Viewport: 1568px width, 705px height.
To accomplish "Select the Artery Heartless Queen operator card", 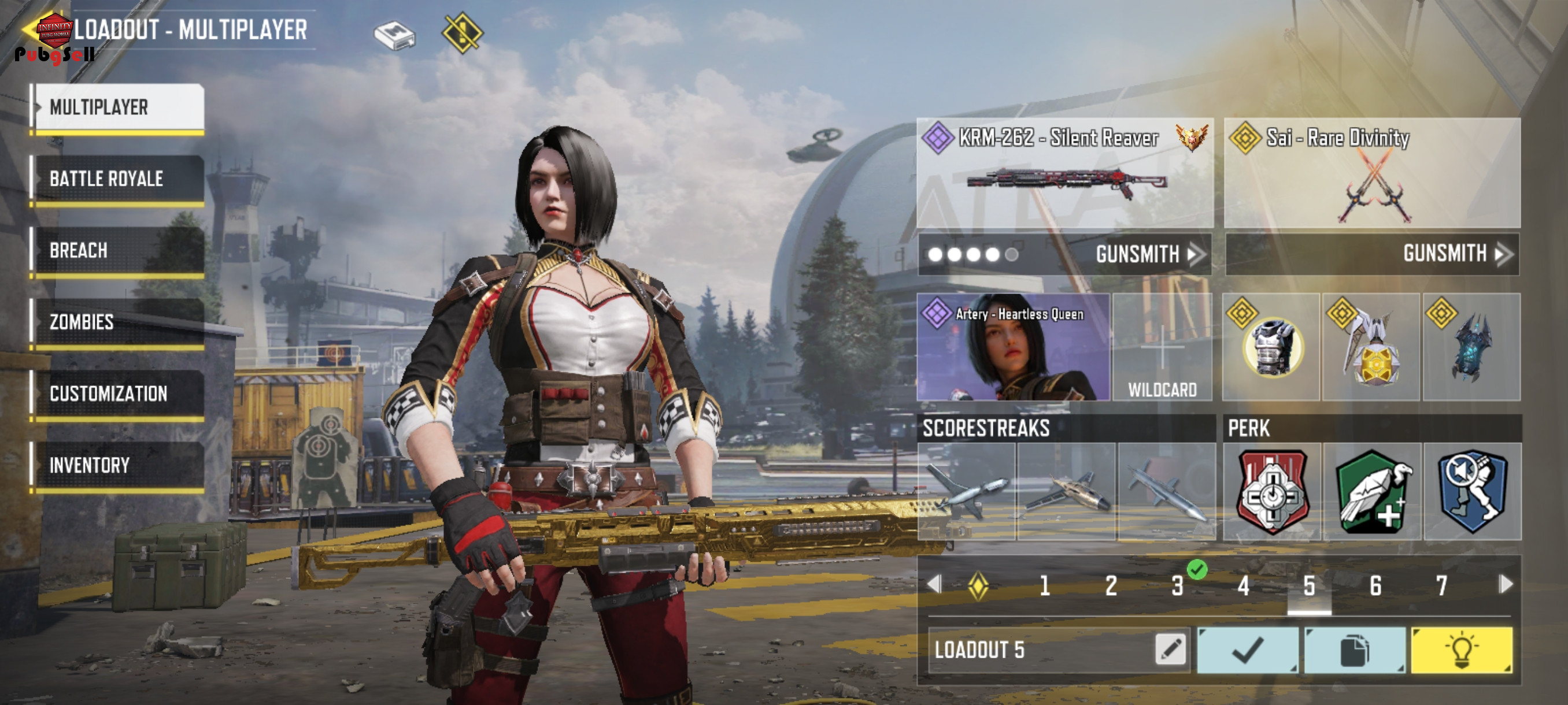I will [1012, 347].
